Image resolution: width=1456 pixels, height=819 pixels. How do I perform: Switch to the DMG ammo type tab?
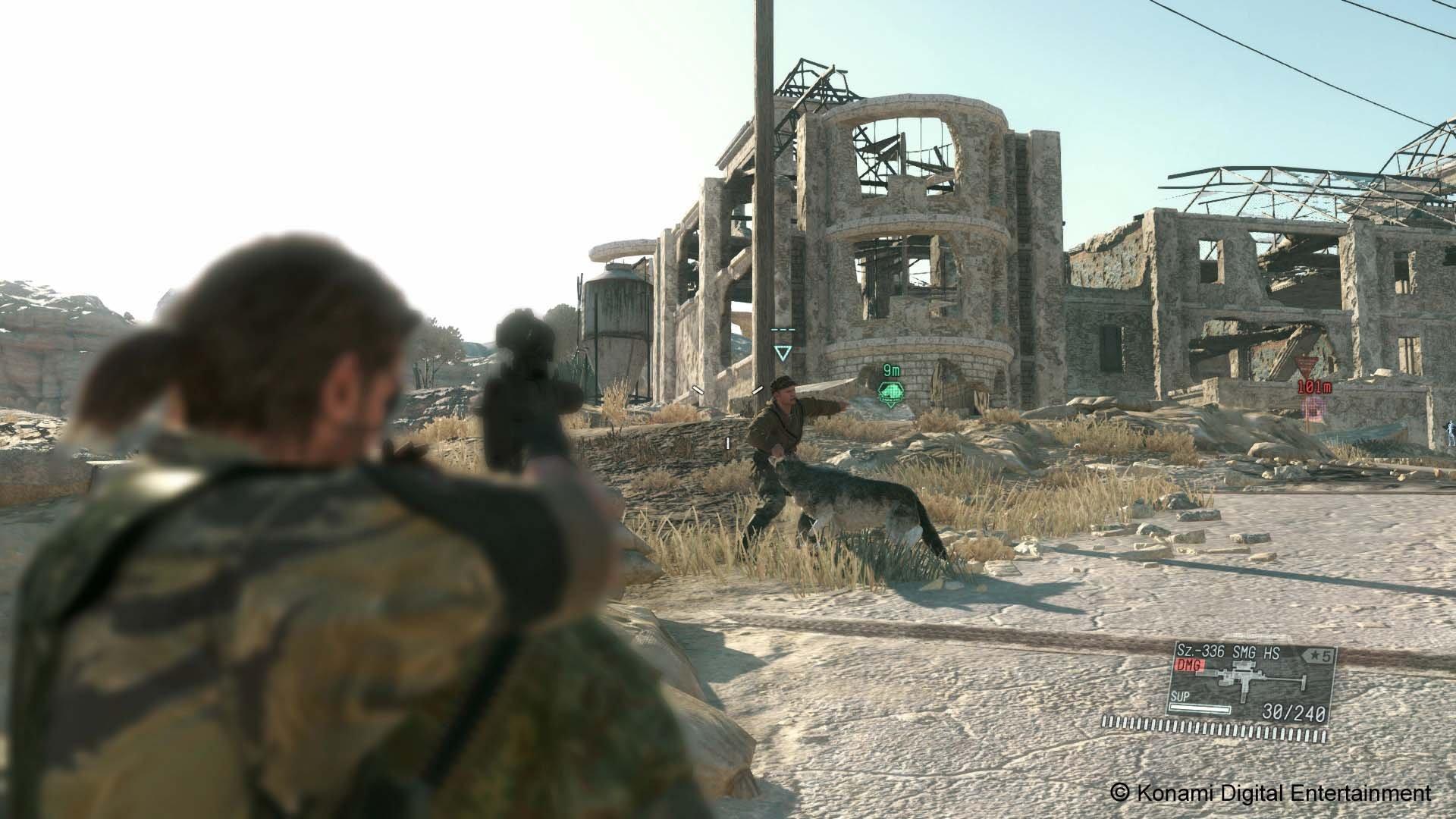1188,665
